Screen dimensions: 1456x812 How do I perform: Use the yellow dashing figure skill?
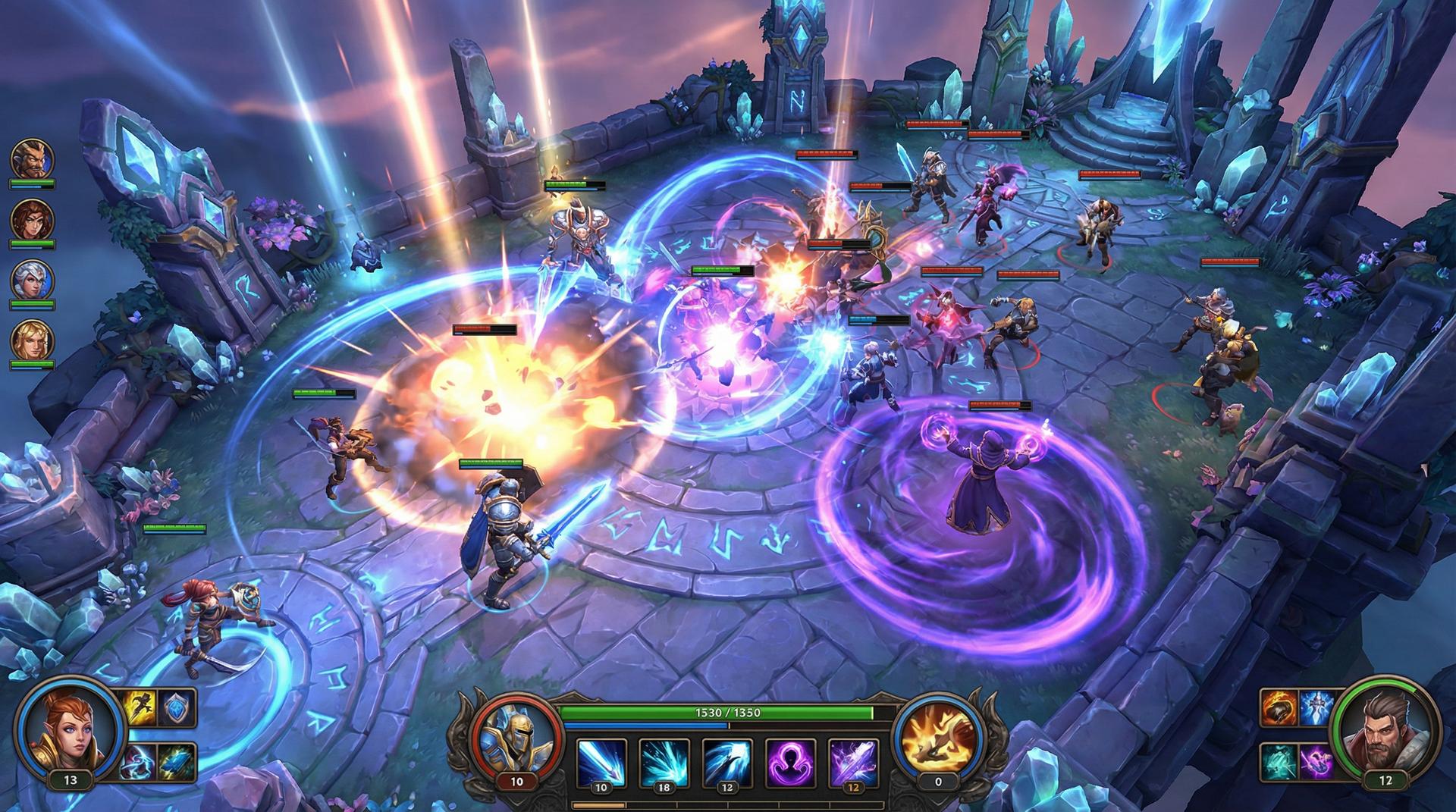[140, 707]
